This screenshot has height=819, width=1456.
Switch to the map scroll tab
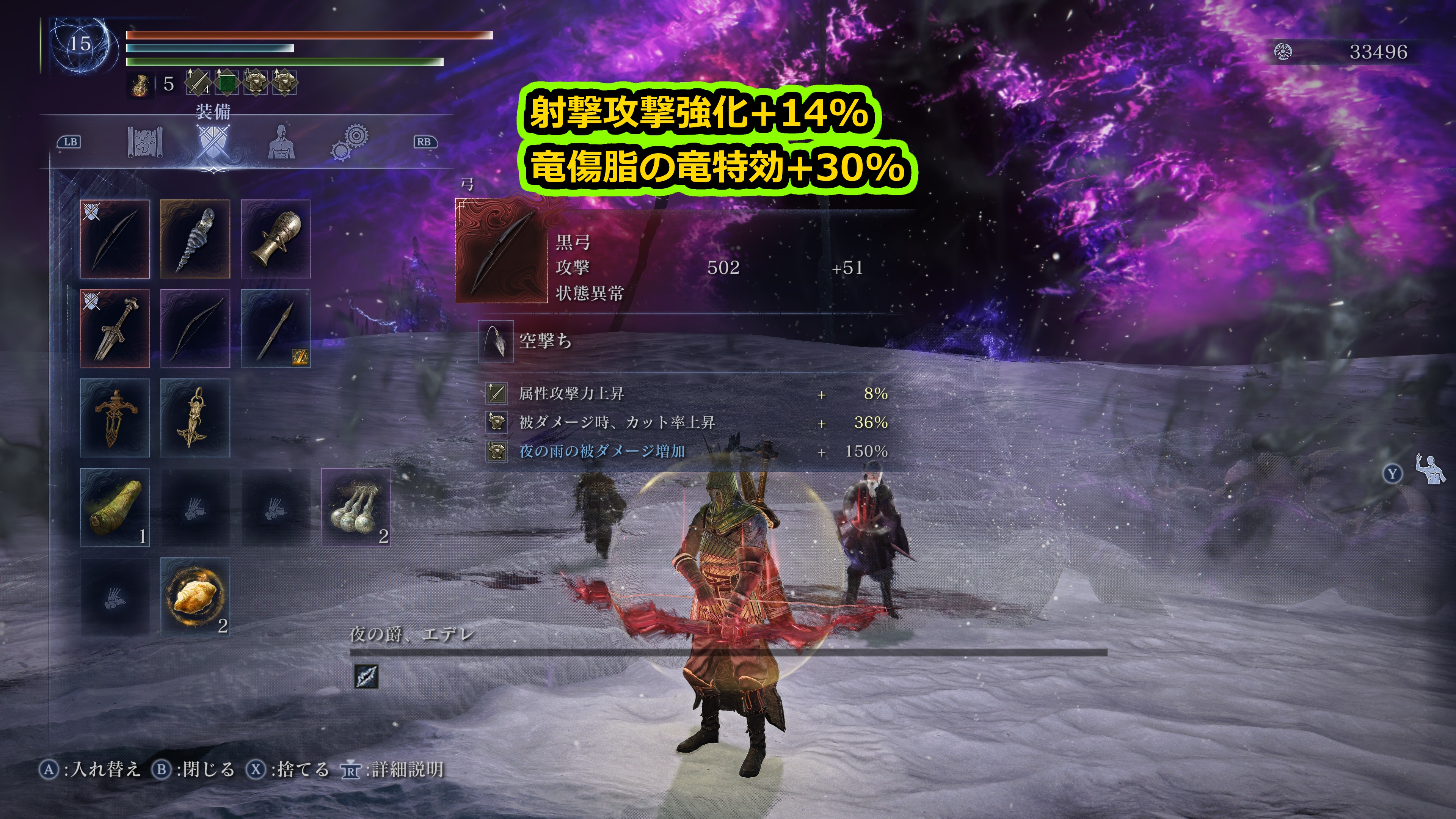(x=145, y=141)
